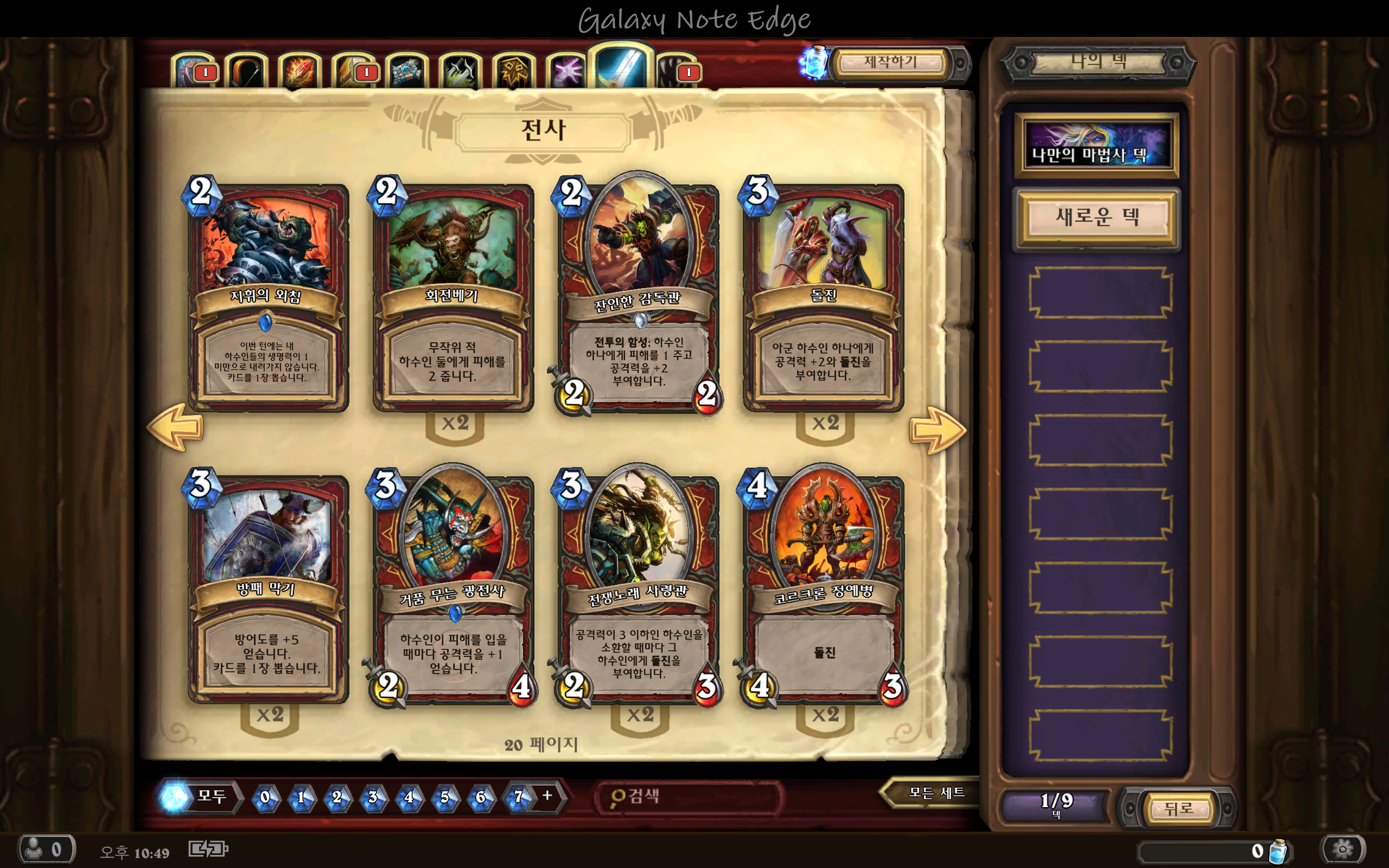The height and width of the screenshot is (868, 1389).
Task: Create a new deck with 새로운 덱
Action: click(1097, 217)
